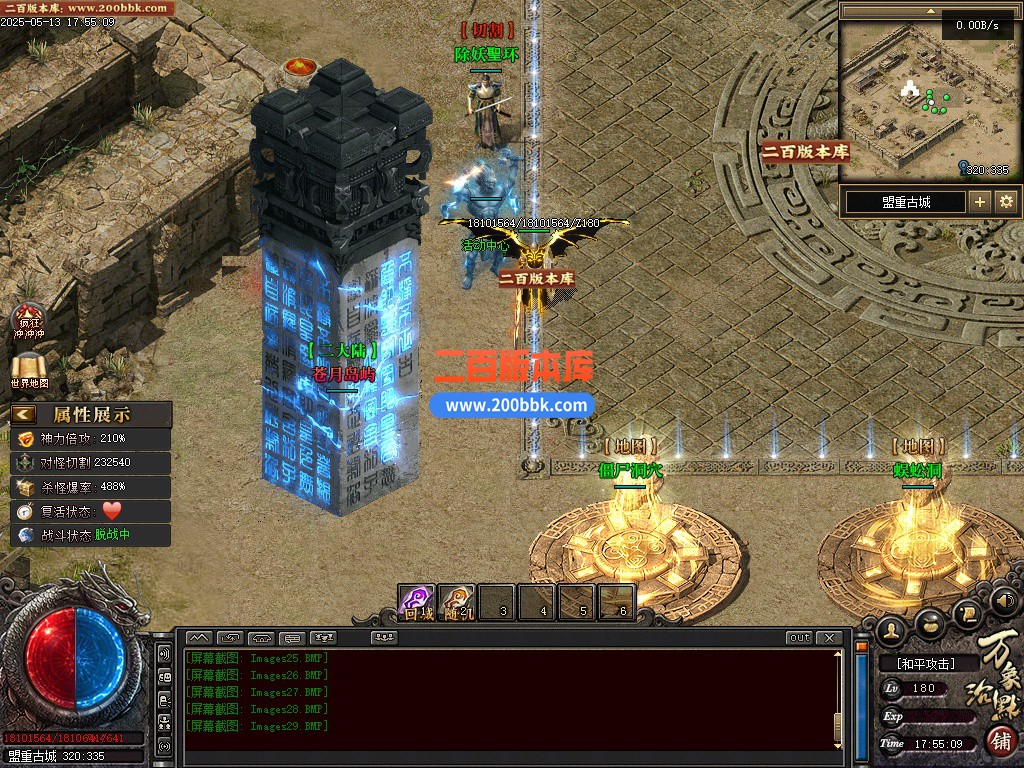The height and width of the screenshot is (768, 1024).
Task: Open minimap settings via the gear button
Action: click(x=1006, y=202)
